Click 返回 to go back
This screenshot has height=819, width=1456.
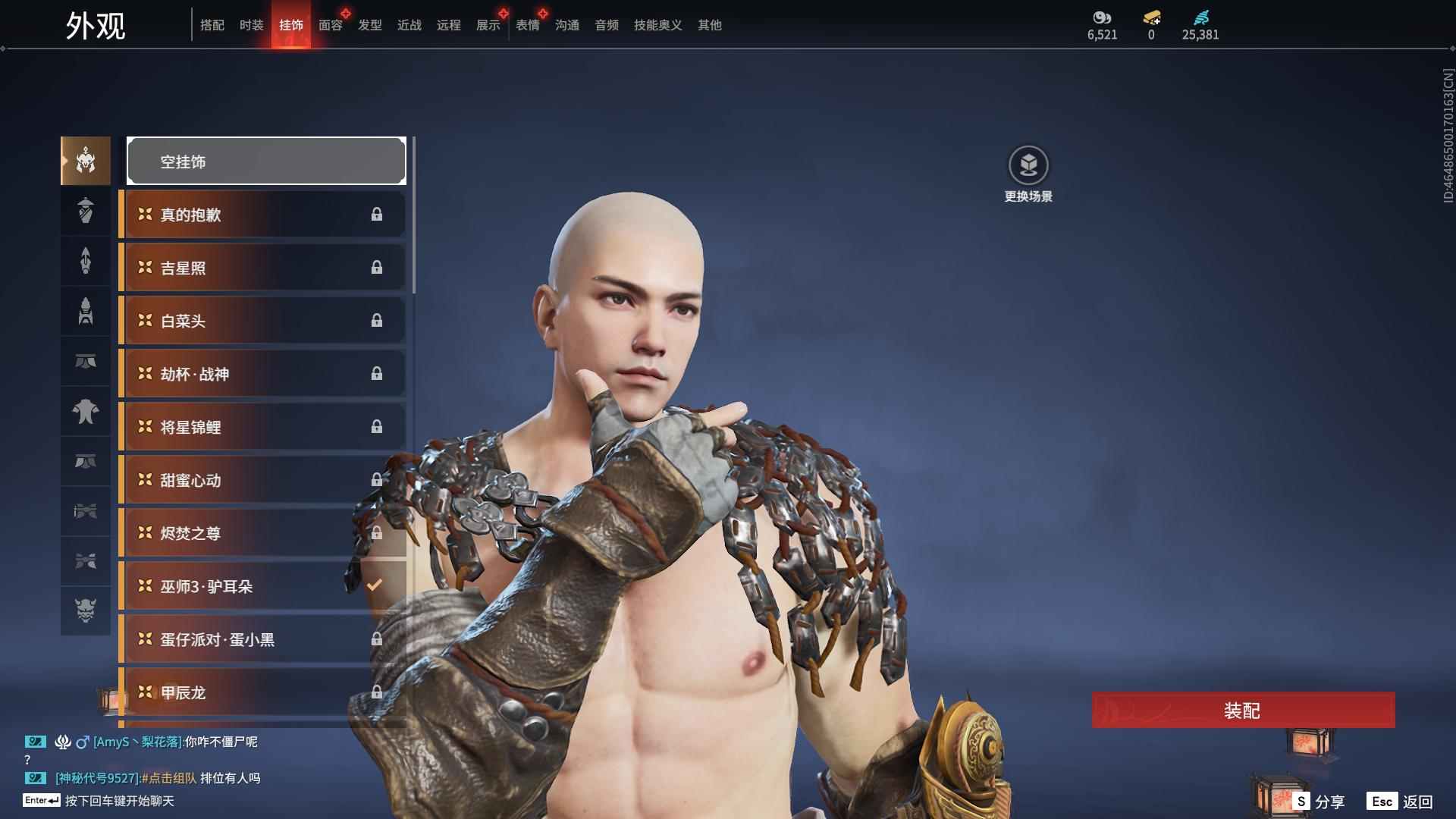(1400, 801)
